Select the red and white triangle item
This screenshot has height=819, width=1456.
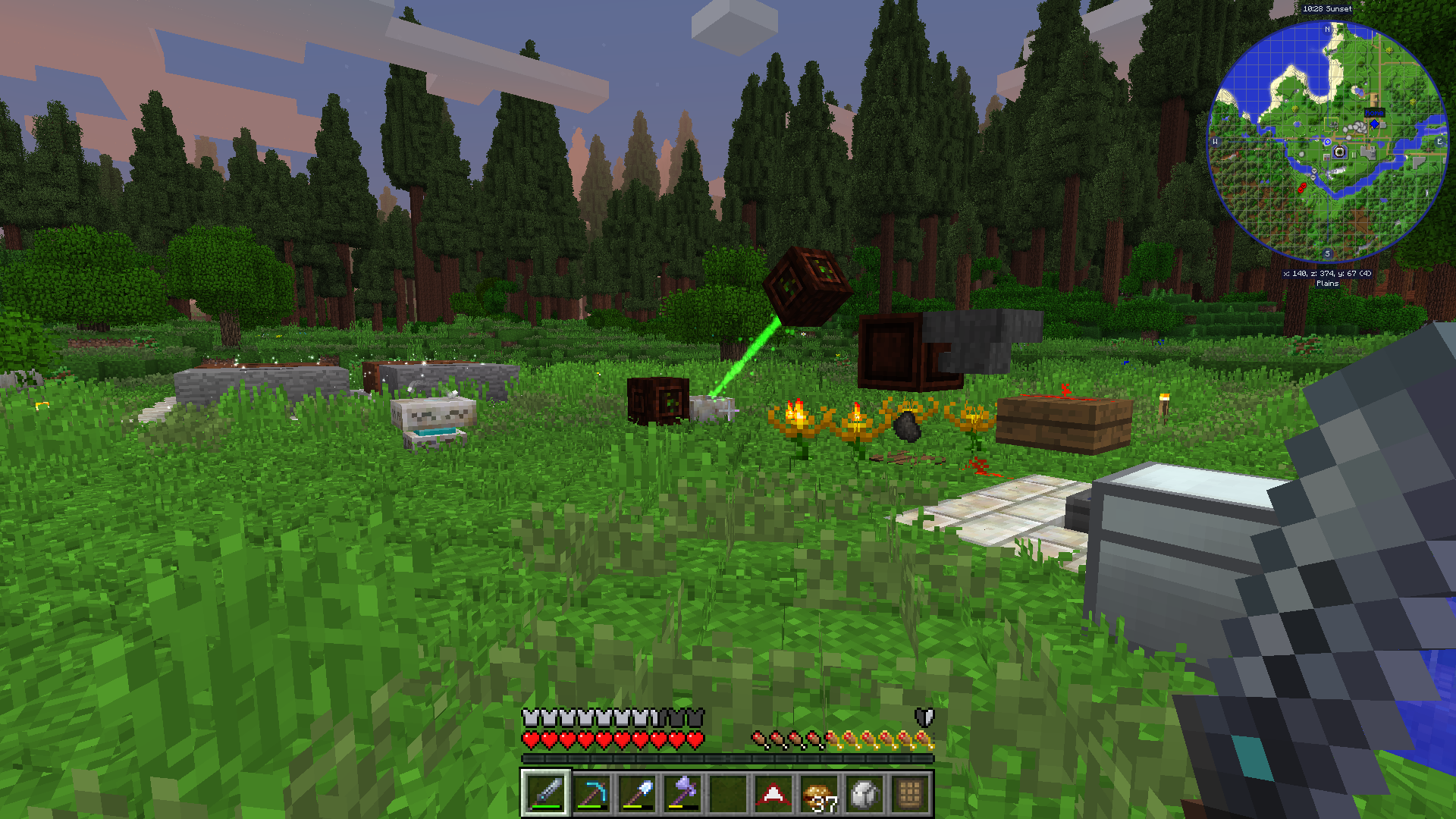pyautogui.click(x=773, y=793)
